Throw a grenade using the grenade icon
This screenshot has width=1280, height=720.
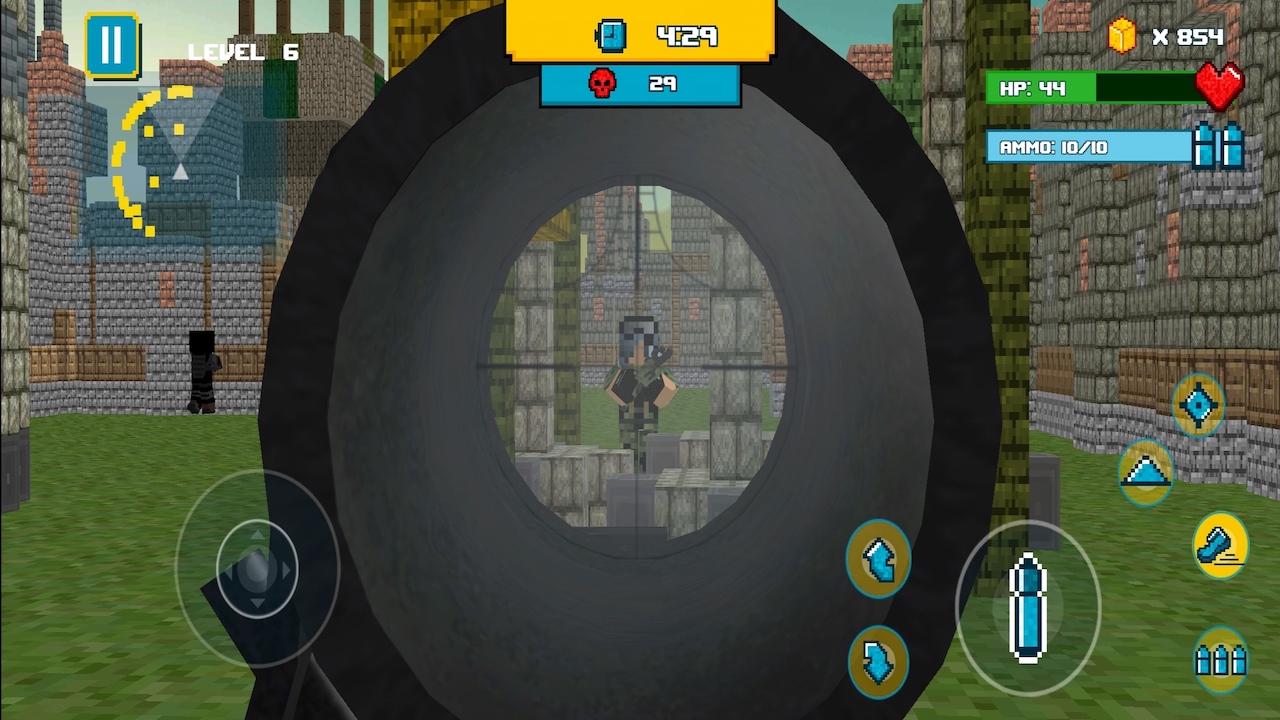click(x=1219, y=543)
